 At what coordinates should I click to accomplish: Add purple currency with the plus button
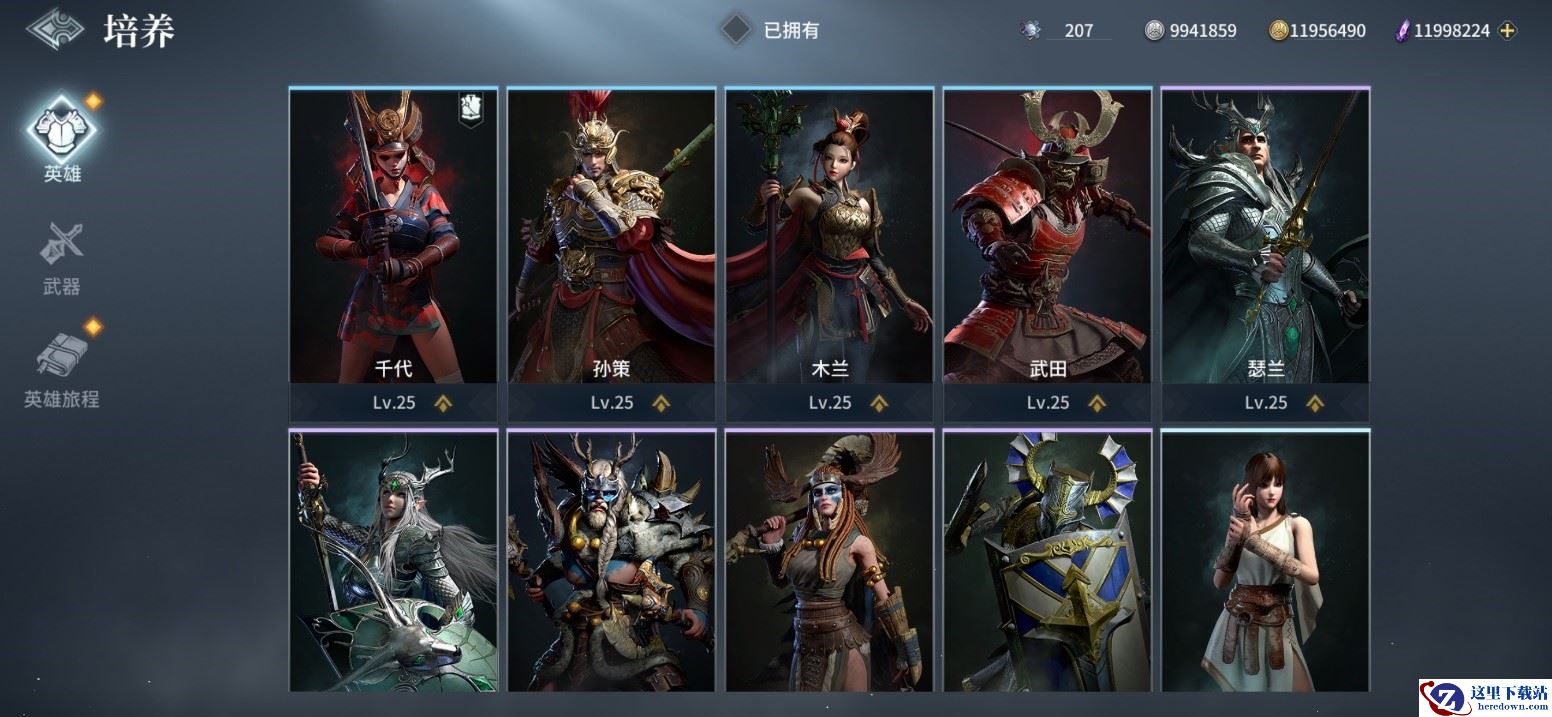click(1508, 31)
